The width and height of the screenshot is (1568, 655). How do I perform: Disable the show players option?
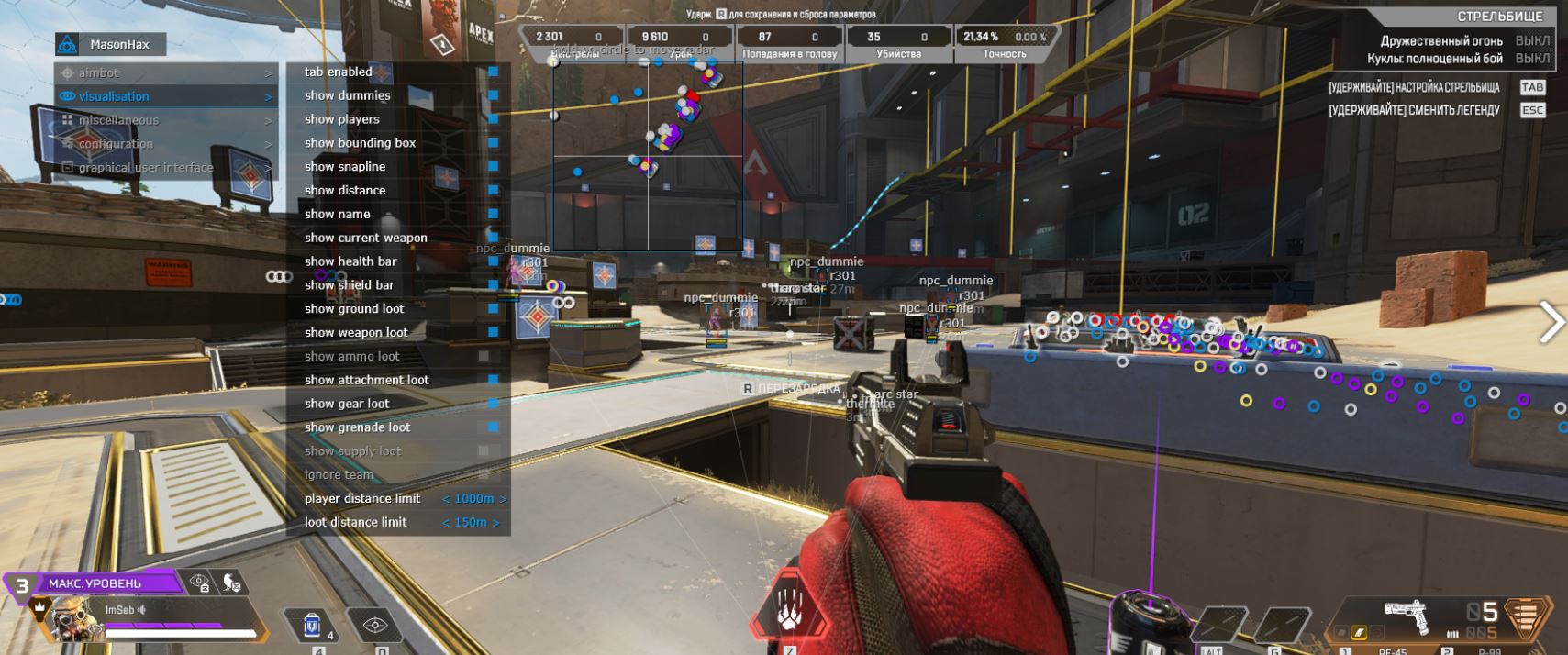pyautogui.click(x=493, y=119)
